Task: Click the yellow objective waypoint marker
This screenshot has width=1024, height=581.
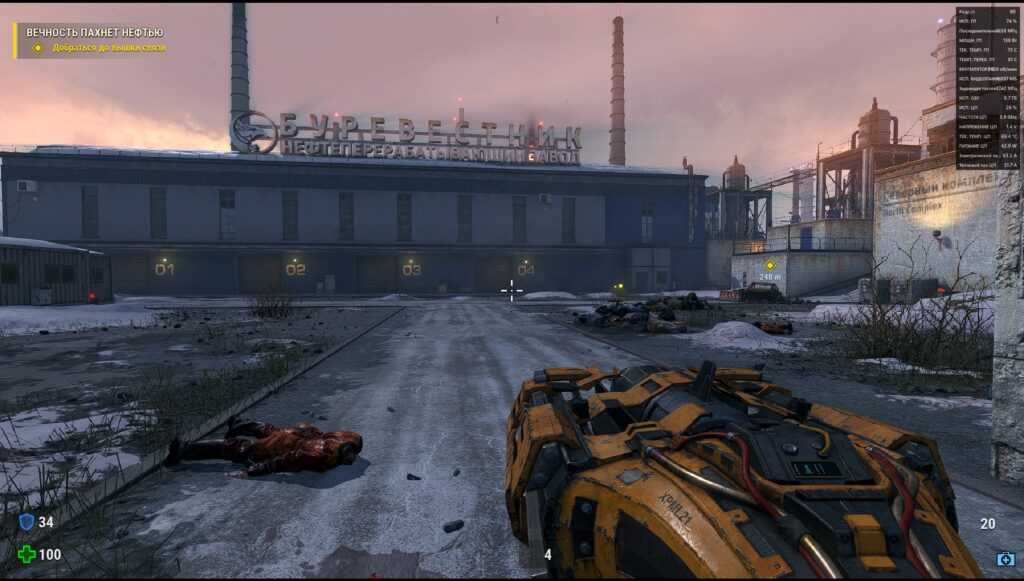Action: (x=770, y=265)
